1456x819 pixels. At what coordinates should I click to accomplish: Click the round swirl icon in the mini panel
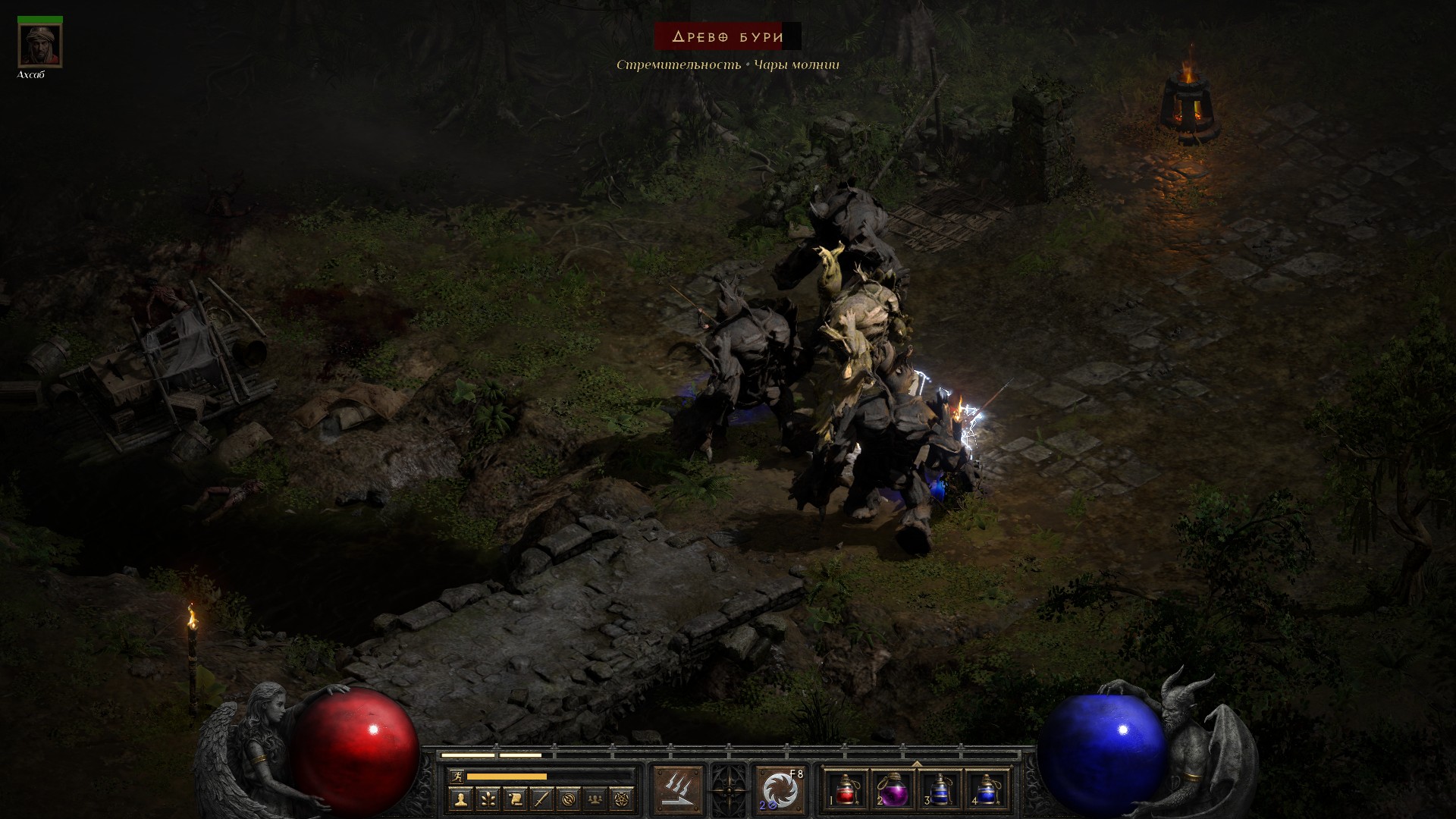pyautogui.click(x=569, y=799)
